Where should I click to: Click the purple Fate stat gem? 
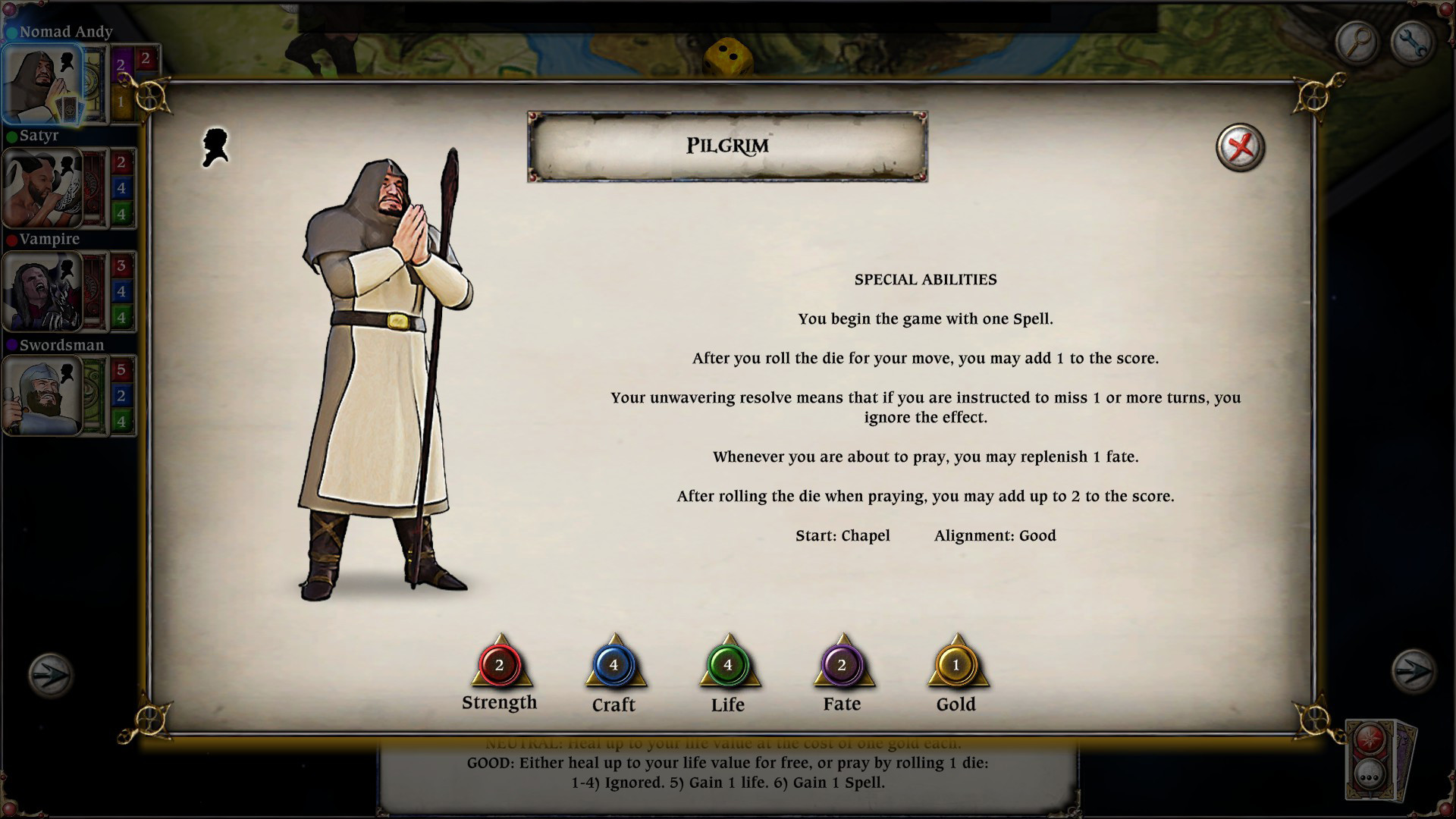click(842, 665)
